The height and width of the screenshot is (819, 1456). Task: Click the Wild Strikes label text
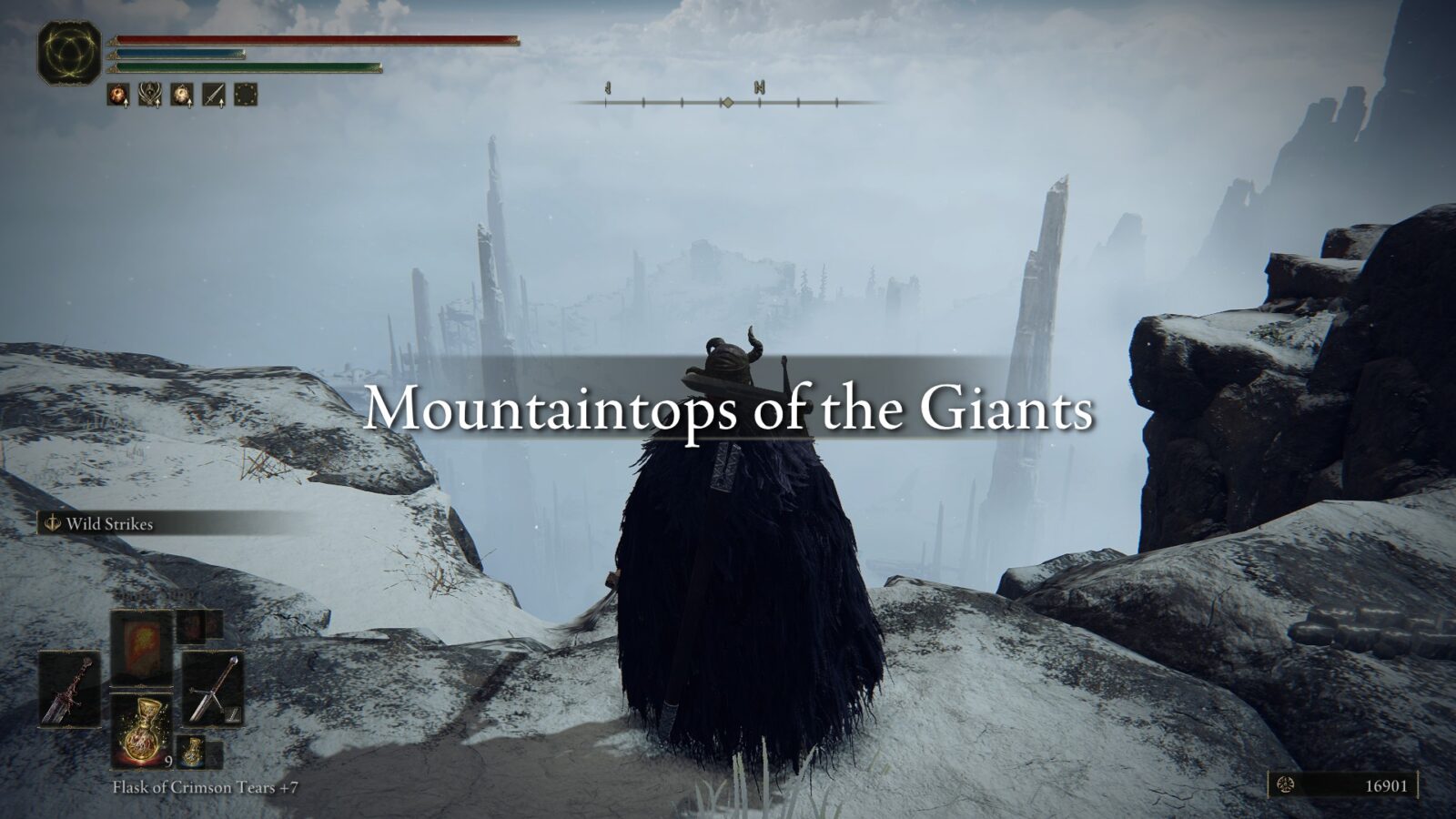click(109, 525)
